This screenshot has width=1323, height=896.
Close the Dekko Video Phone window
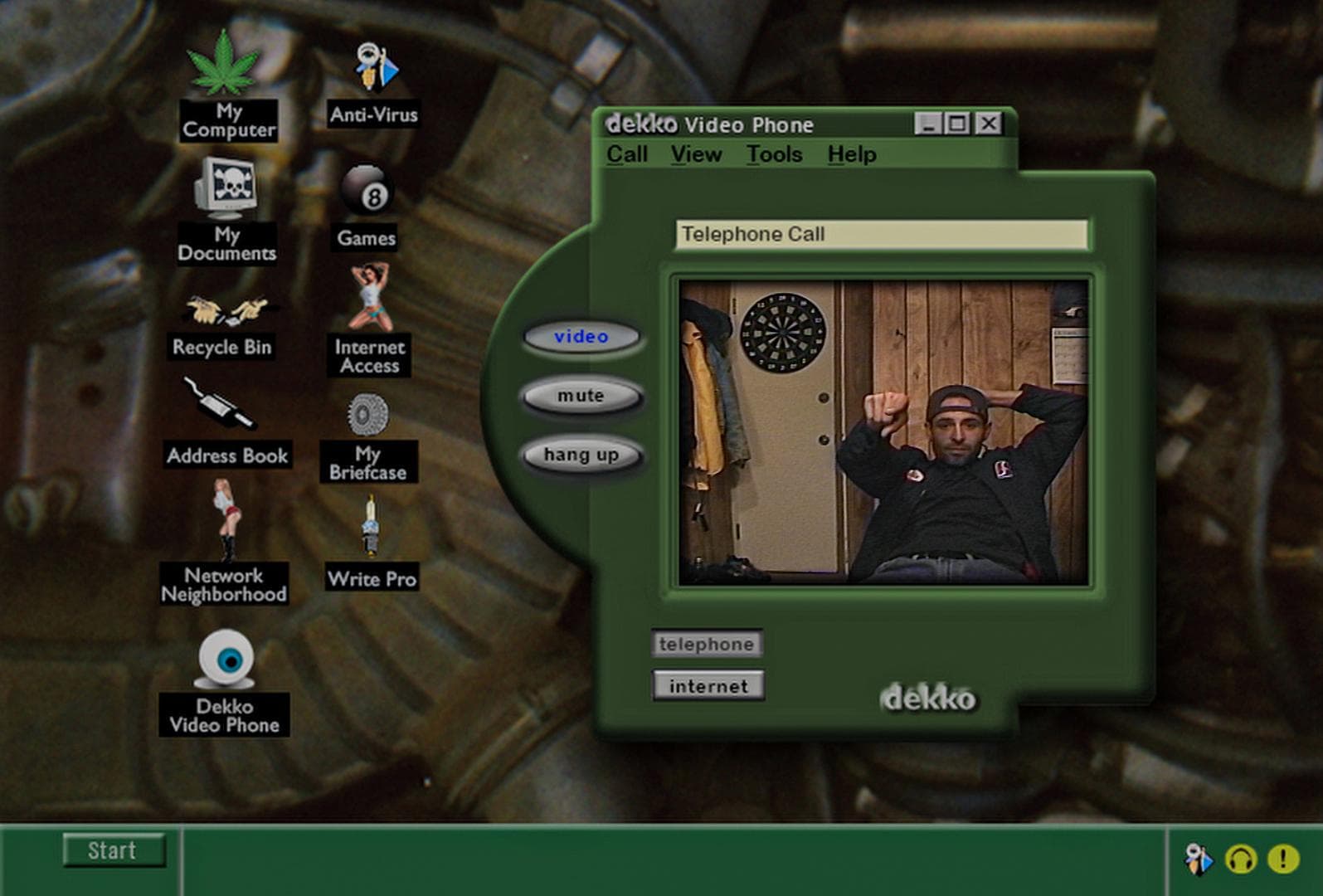pyautogui.click(x=988, y=124)
